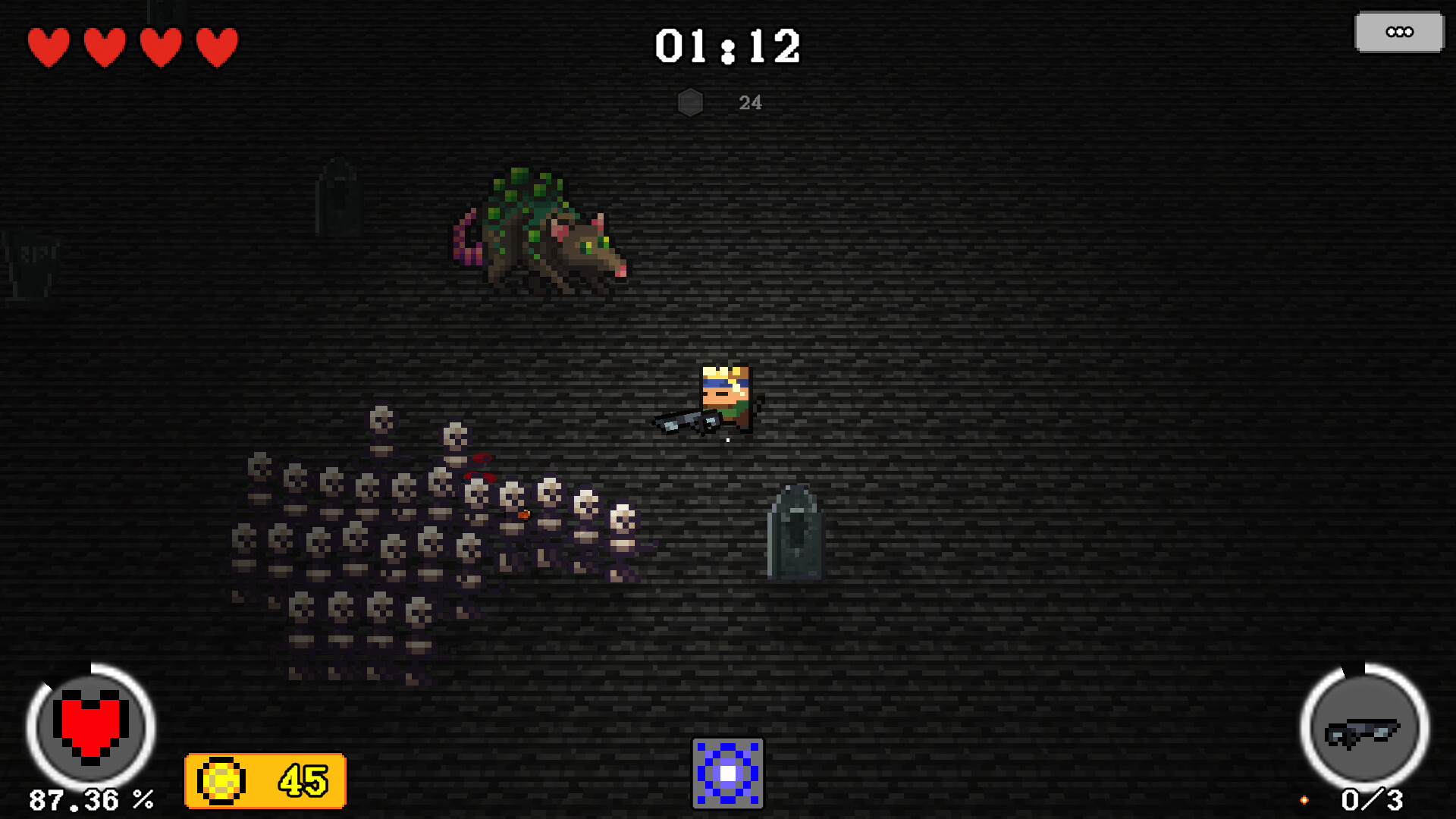Click the first red heart in the health row

click(x=48, y=45)
